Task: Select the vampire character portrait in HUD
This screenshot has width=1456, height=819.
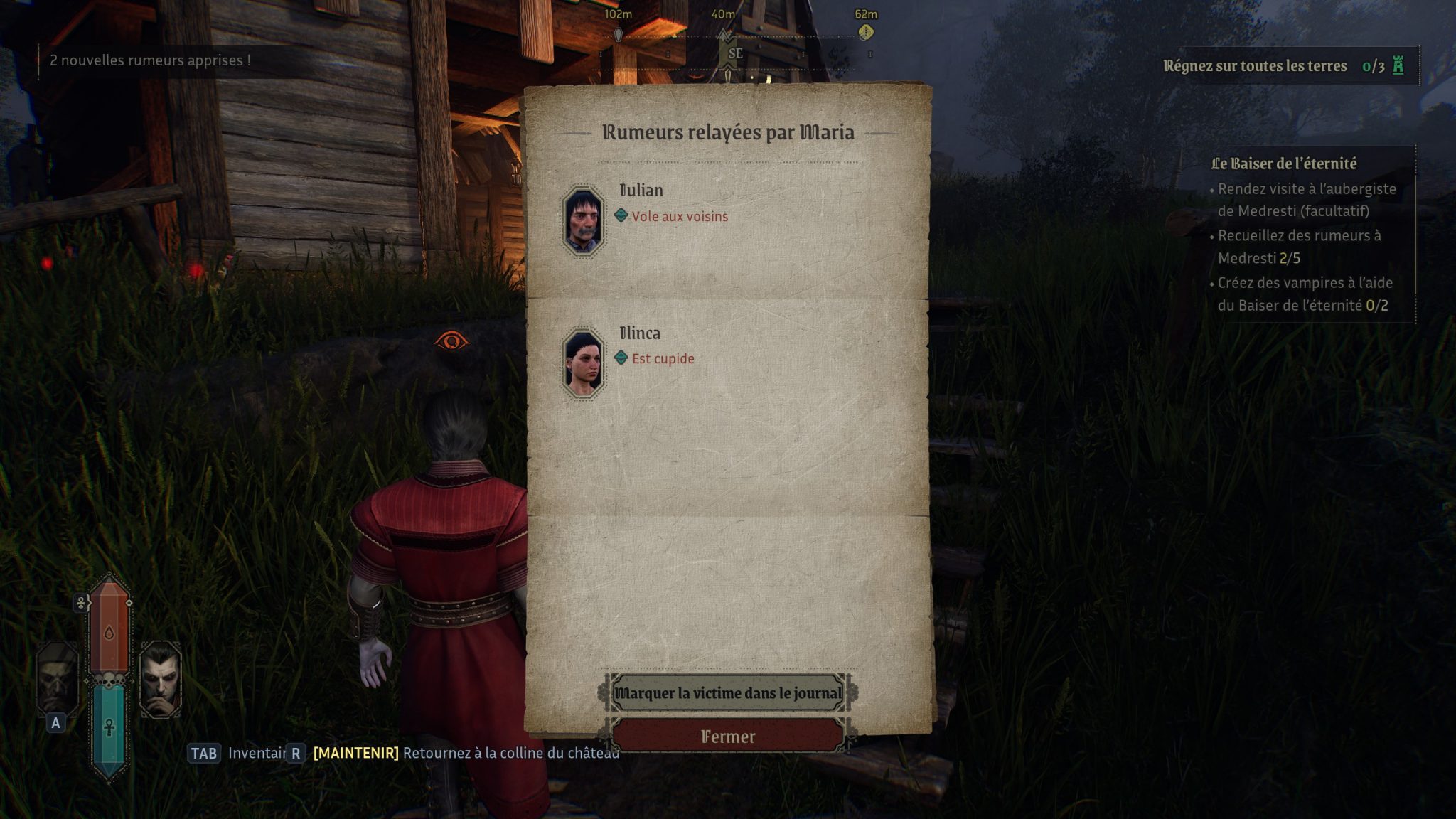Action: pos(161,679)
